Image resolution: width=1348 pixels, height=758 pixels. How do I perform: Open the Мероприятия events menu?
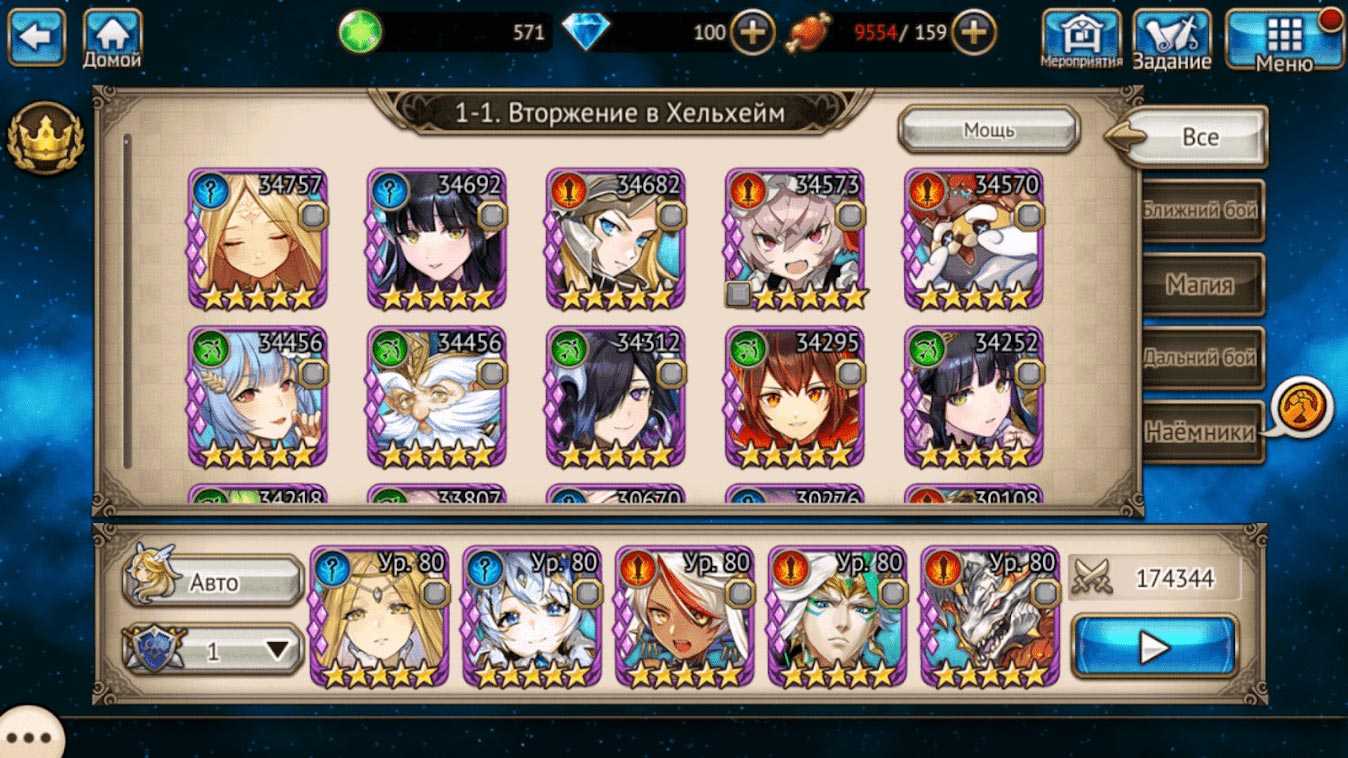[x=1081, y=39]
